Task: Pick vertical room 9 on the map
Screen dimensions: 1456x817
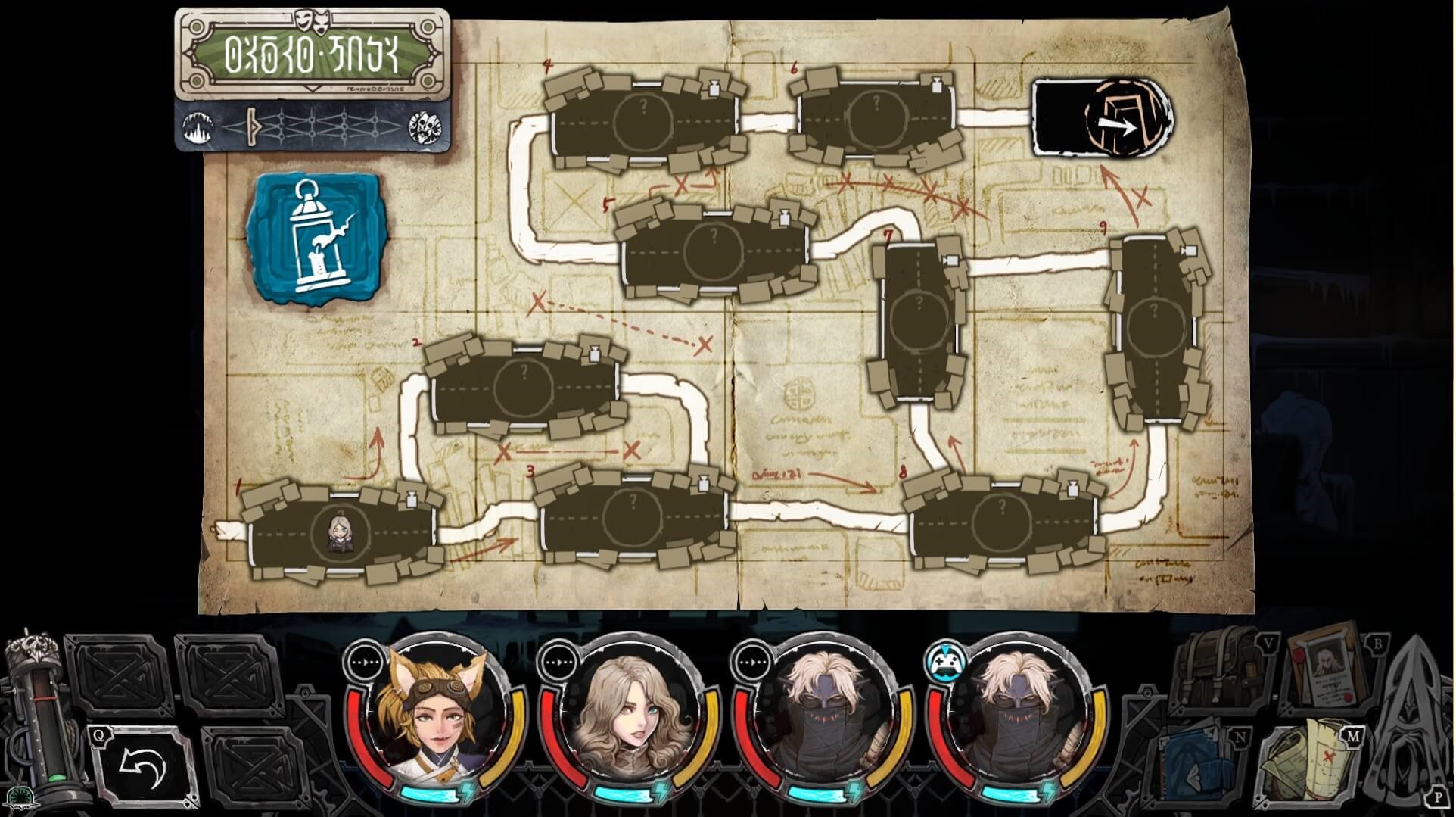Action: [x=1153, y=326]
